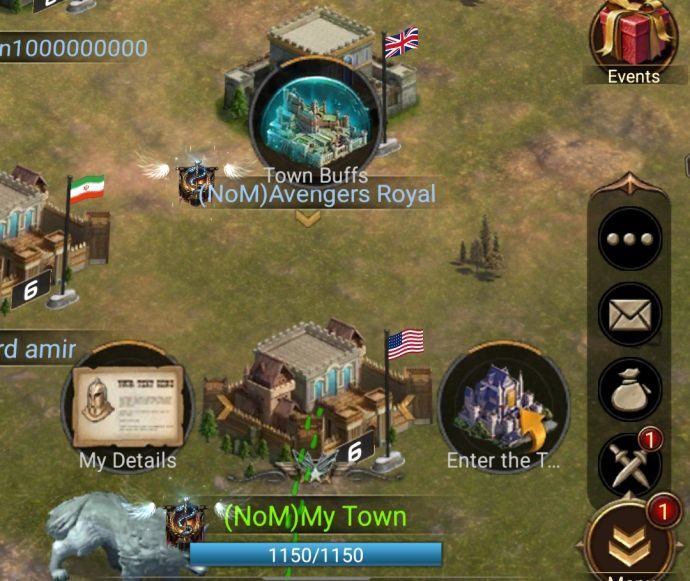The image size is (690, 581).
Task: Select the (NoM)My Town name label
Action: pyautogui.click(x=314, y=517)
